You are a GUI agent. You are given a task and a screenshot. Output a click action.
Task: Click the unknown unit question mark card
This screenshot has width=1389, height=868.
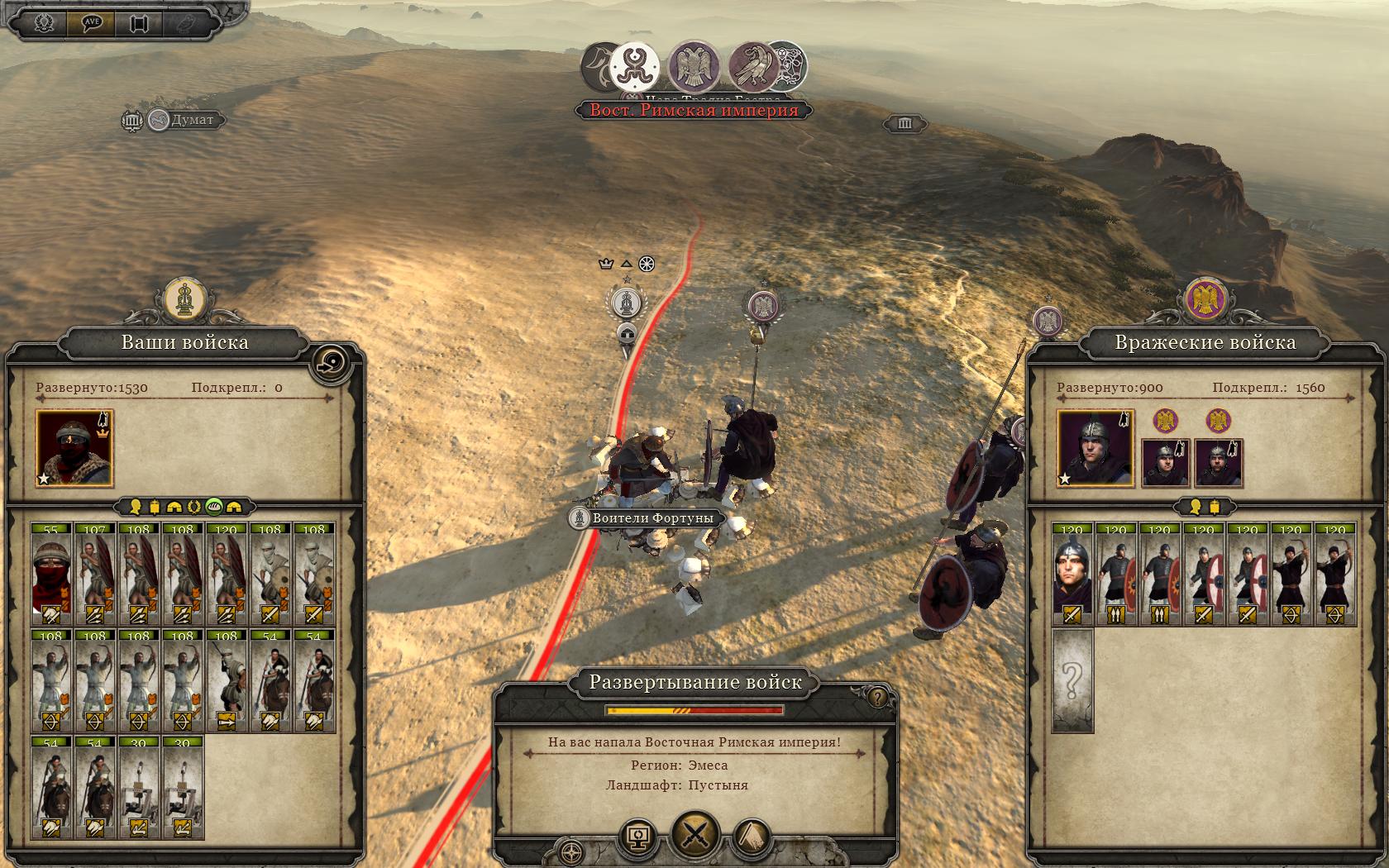click(x=1072, y=680)
